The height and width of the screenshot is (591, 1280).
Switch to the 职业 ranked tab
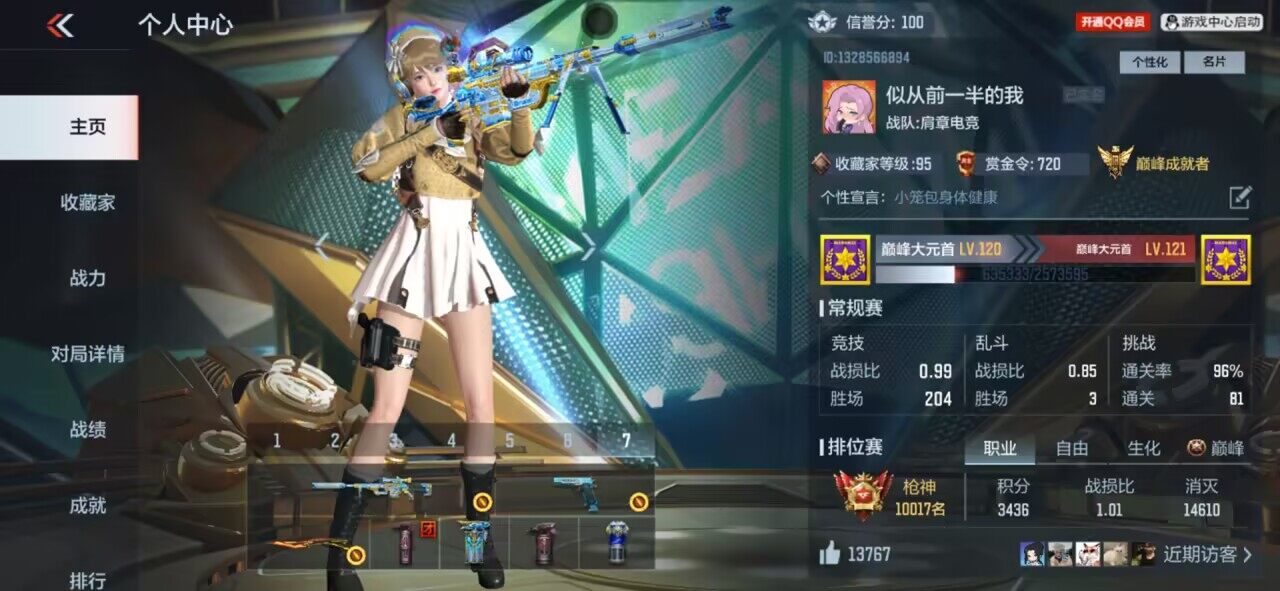point(1000,449)
